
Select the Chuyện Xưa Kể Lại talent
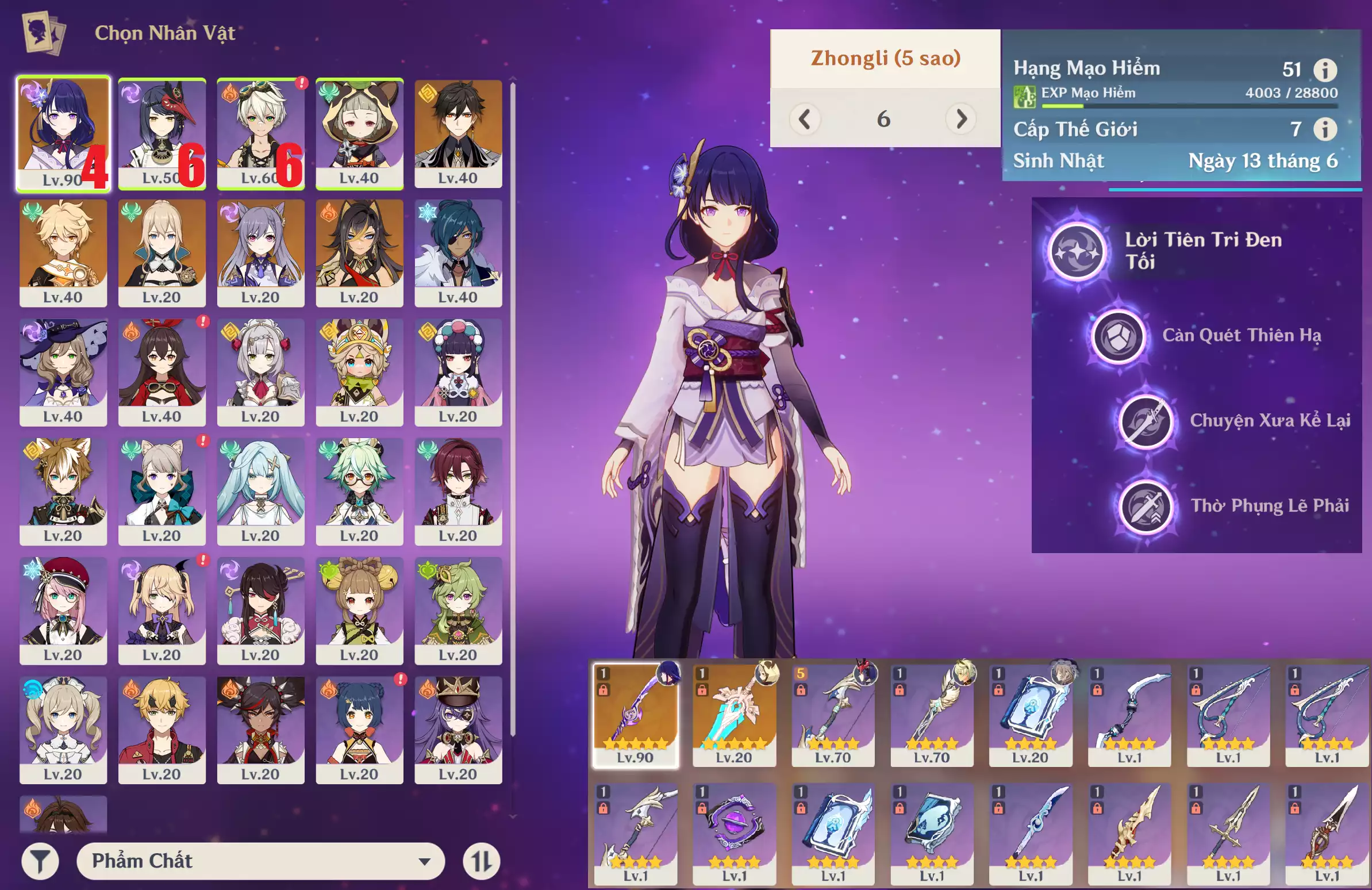click(x=1146, y=421)
